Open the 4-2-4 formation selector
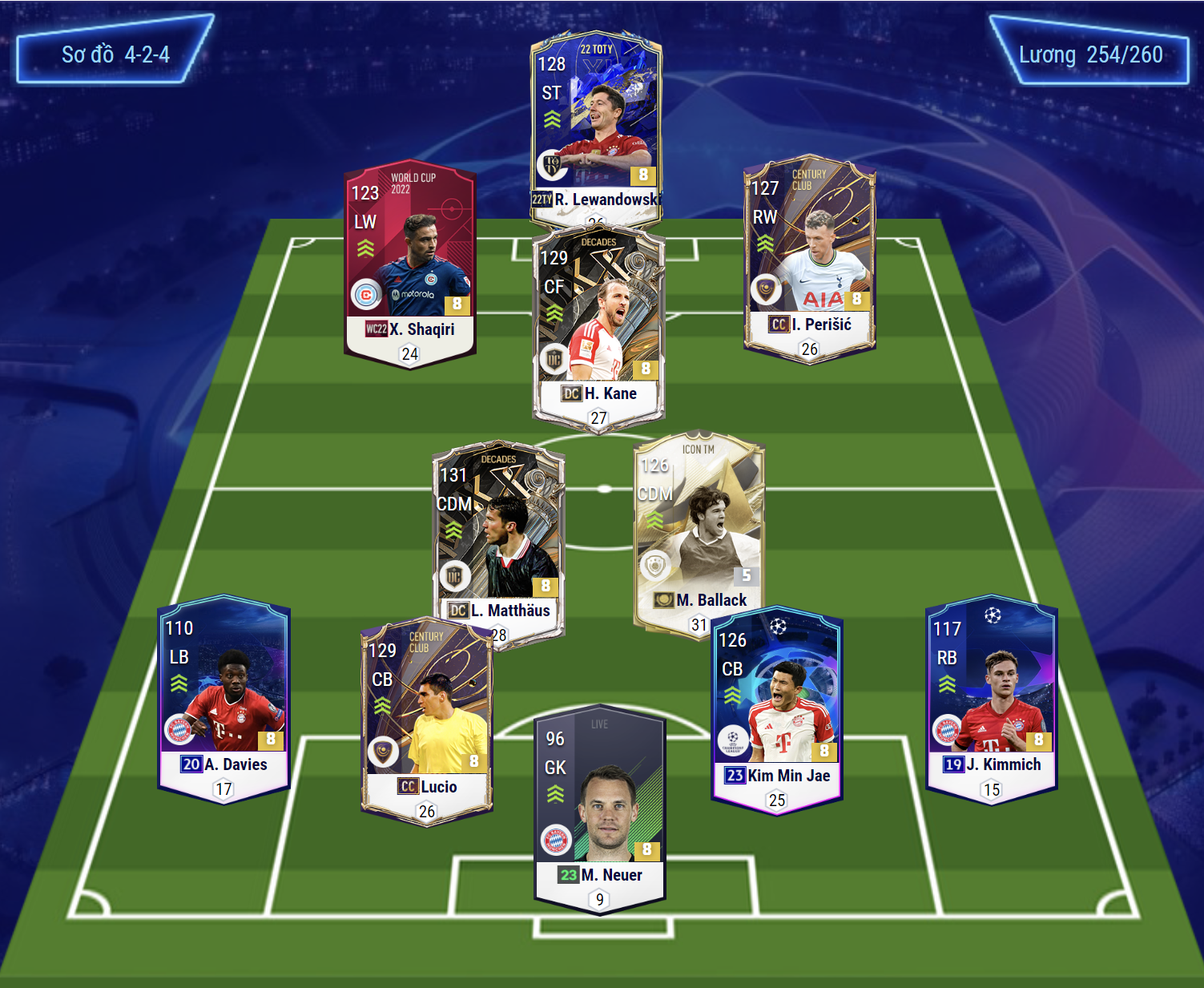1204x988 pixels. [x=115, y=54]
